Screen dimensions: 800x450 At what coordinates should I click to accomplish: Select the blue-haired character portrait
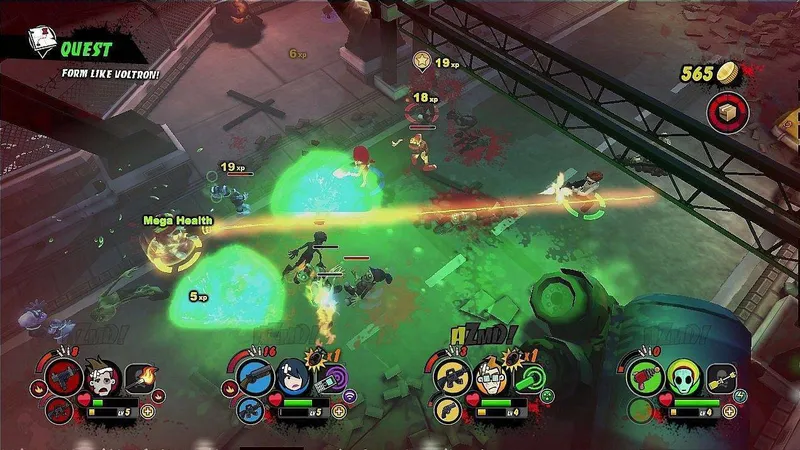(x=293, y=378)
